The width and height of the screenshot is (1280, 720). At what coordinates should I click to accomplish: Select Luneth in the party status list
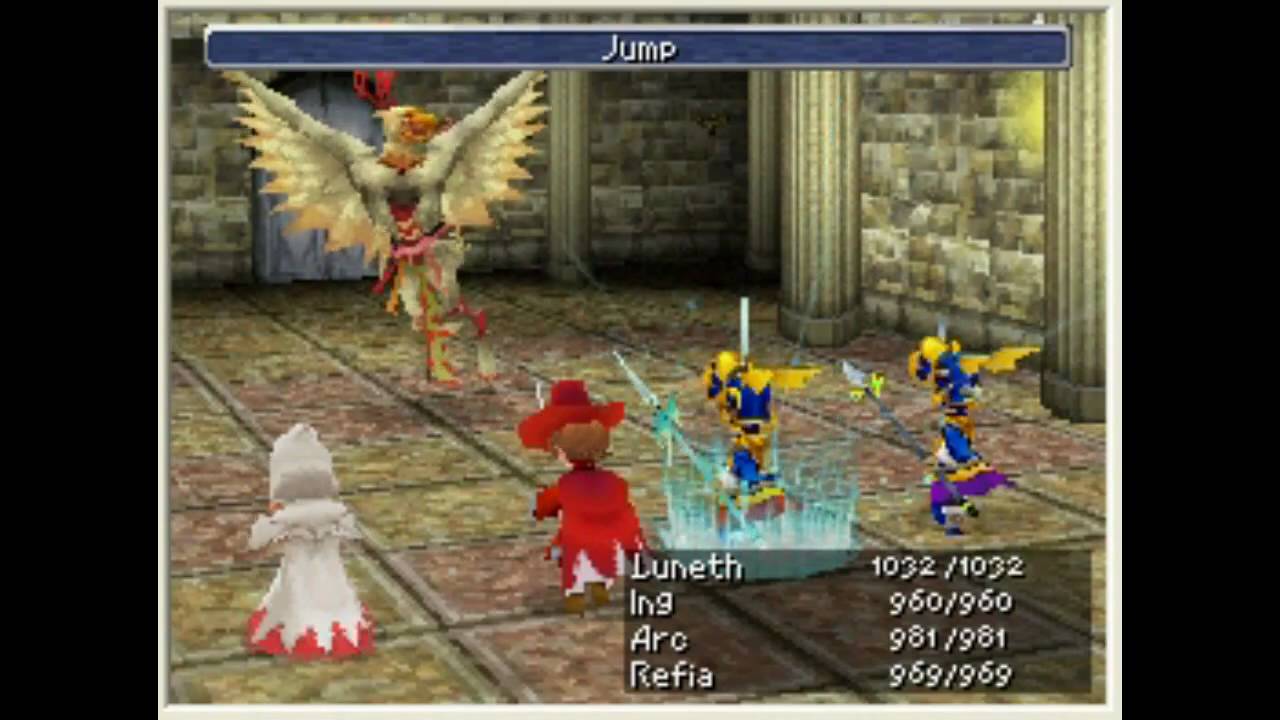click(x=686, y=567)
